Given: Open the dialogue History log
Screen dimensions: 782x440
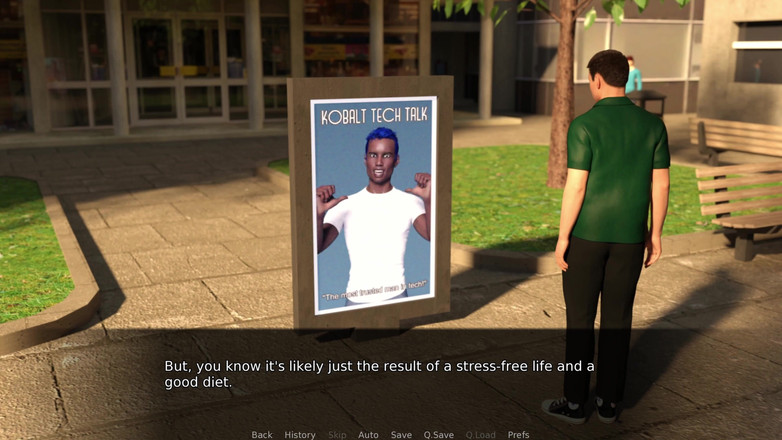Looking at the screenshot, I should pos(300,435).
